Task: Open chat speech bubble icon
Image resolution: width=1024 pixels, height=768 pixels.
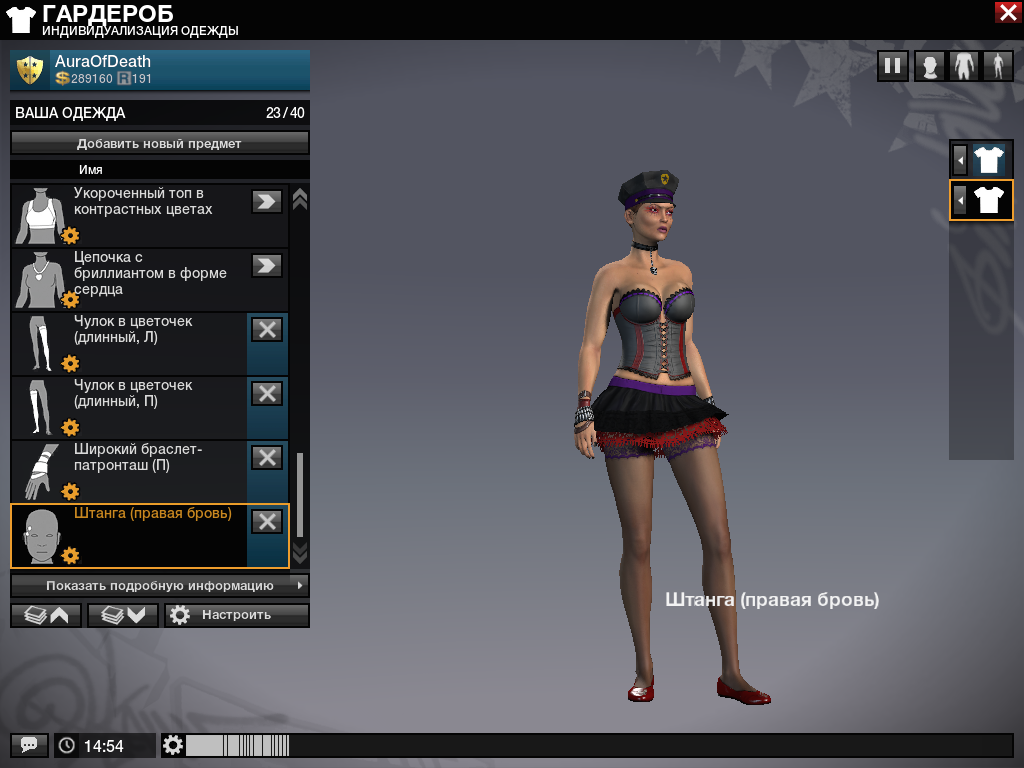Action: pos(29,745)
